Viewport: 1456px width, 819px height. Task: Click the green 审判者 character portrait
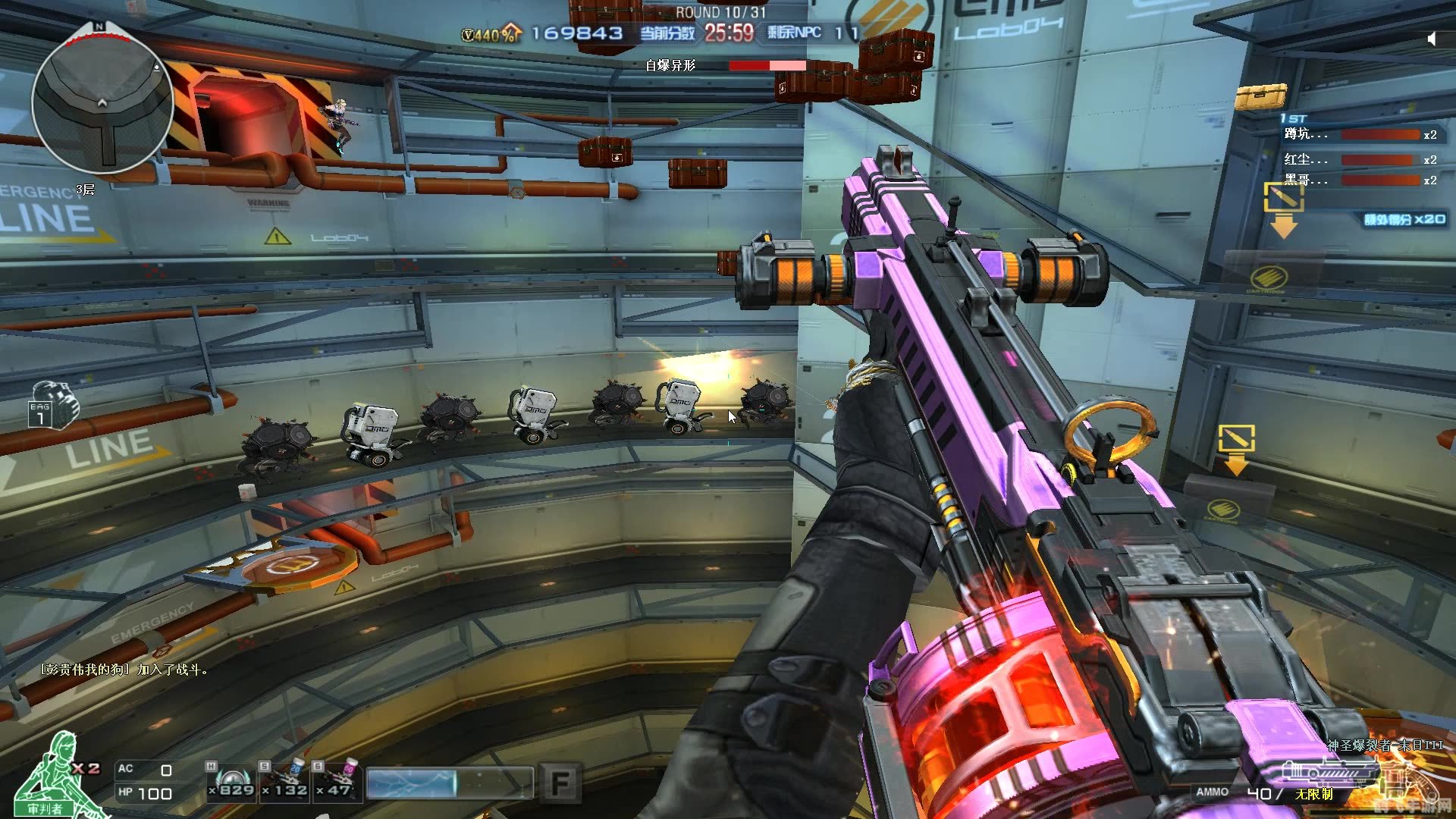(x=53, y=773)
